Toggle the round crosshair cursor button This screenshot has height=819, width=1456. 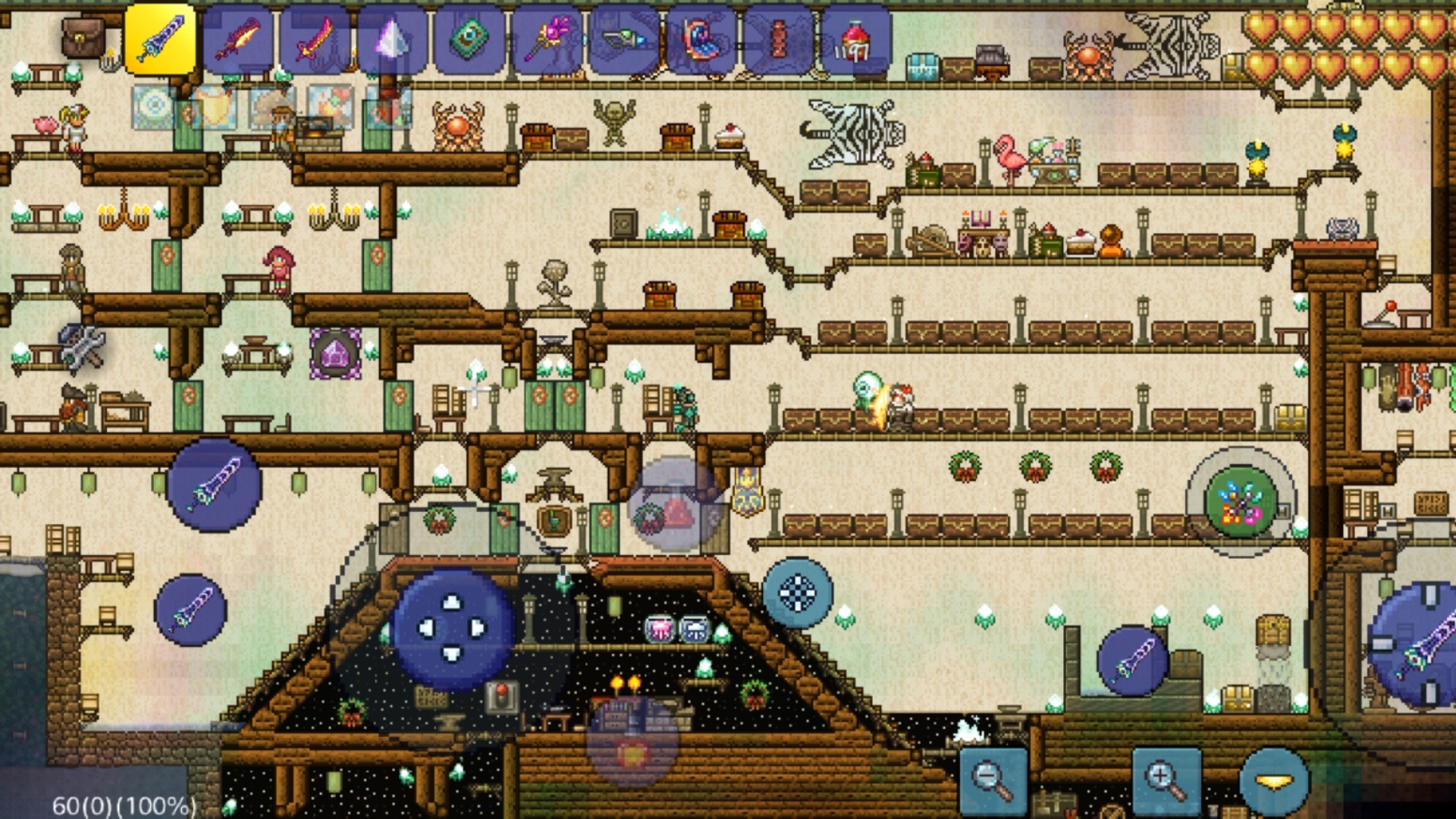click(x=798, y=593)
